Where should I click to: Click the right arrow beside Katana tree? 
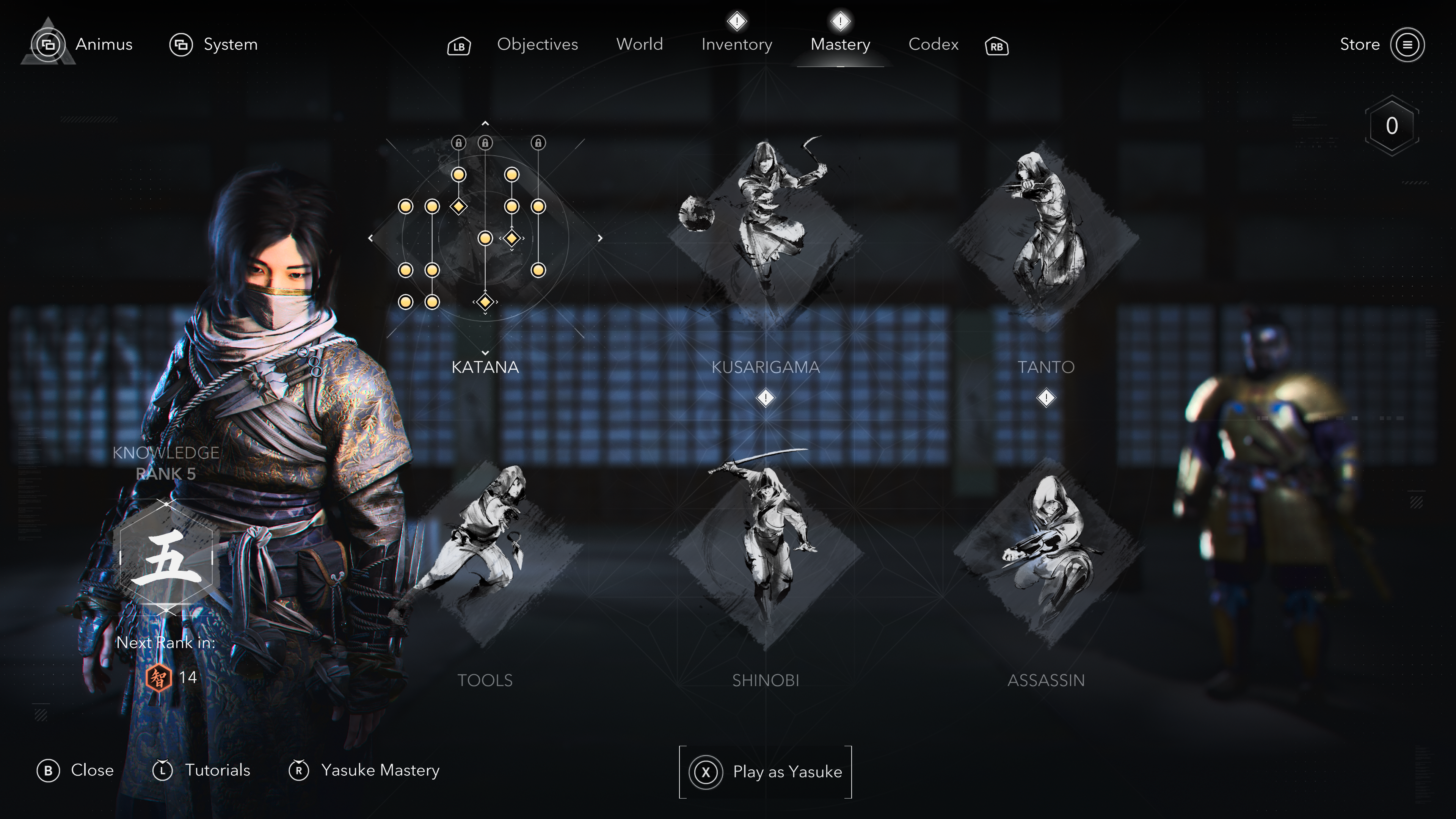pyautogui.click(x=600, y=238)
